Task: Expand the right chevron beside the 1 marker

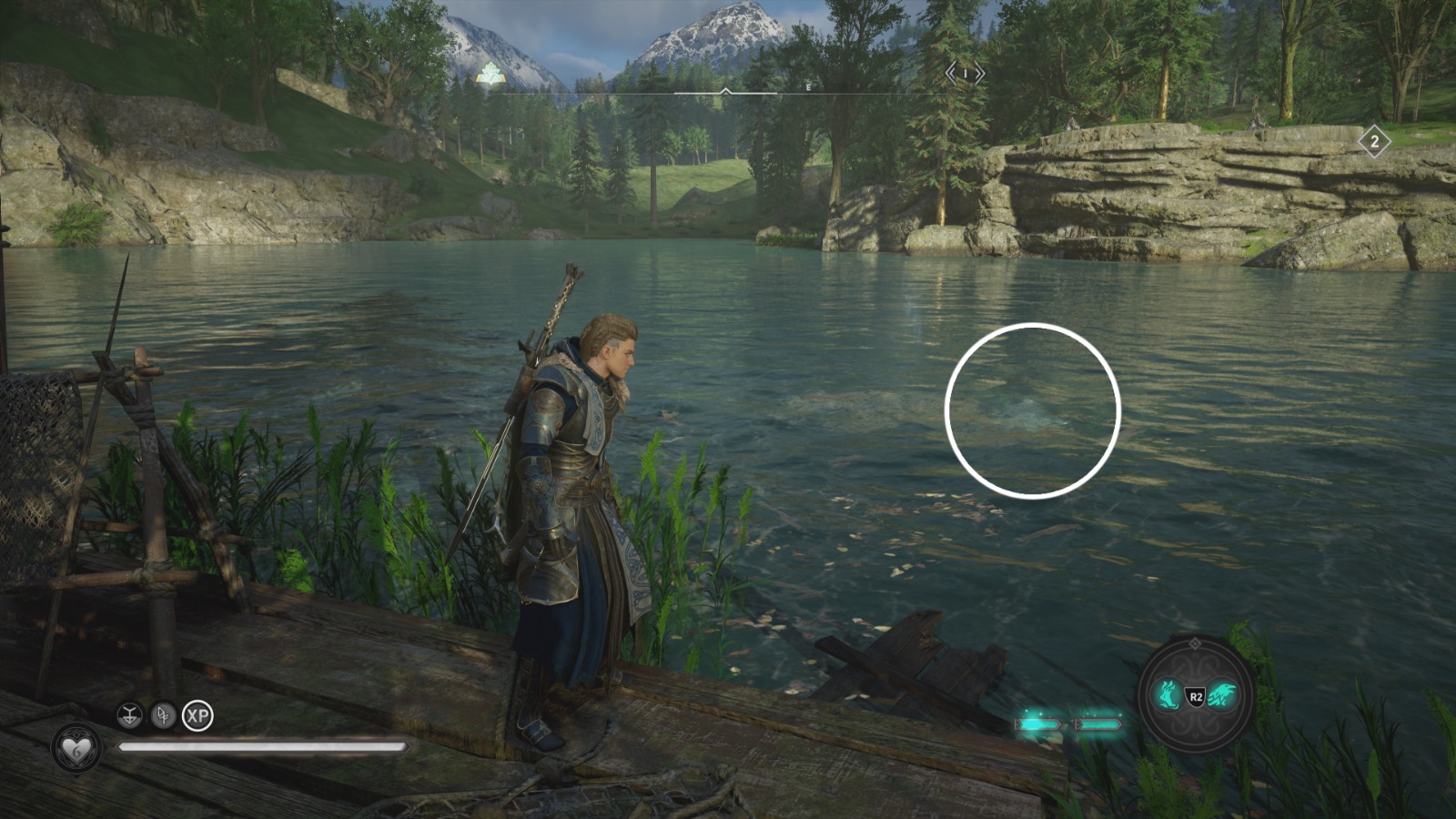Action: [x=979, y=72]
